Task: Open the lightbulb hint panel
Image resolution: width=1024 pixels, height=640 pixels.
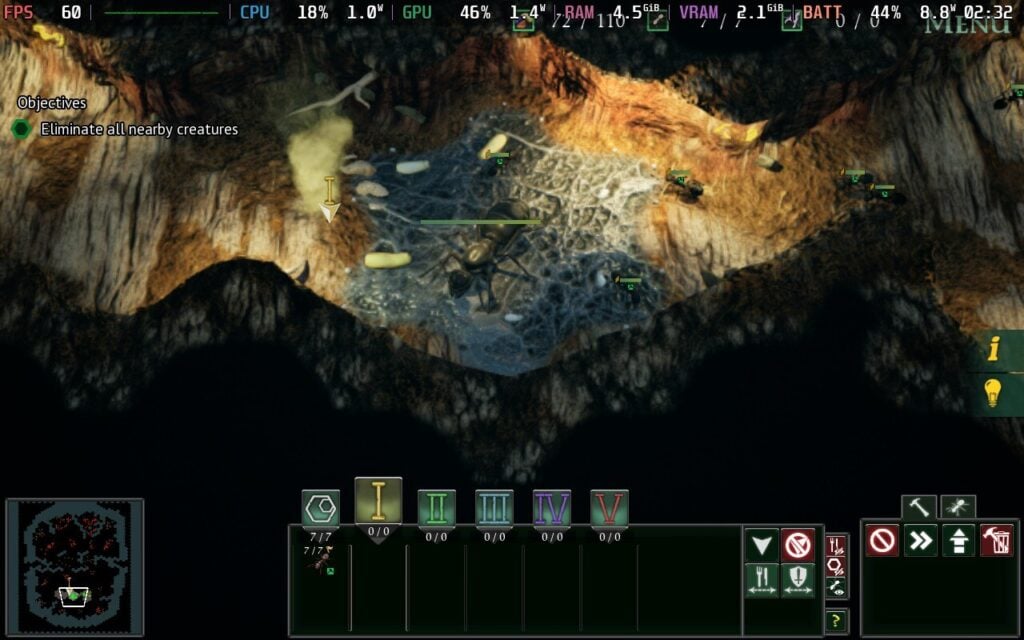Action: click(x=993, y=393)
